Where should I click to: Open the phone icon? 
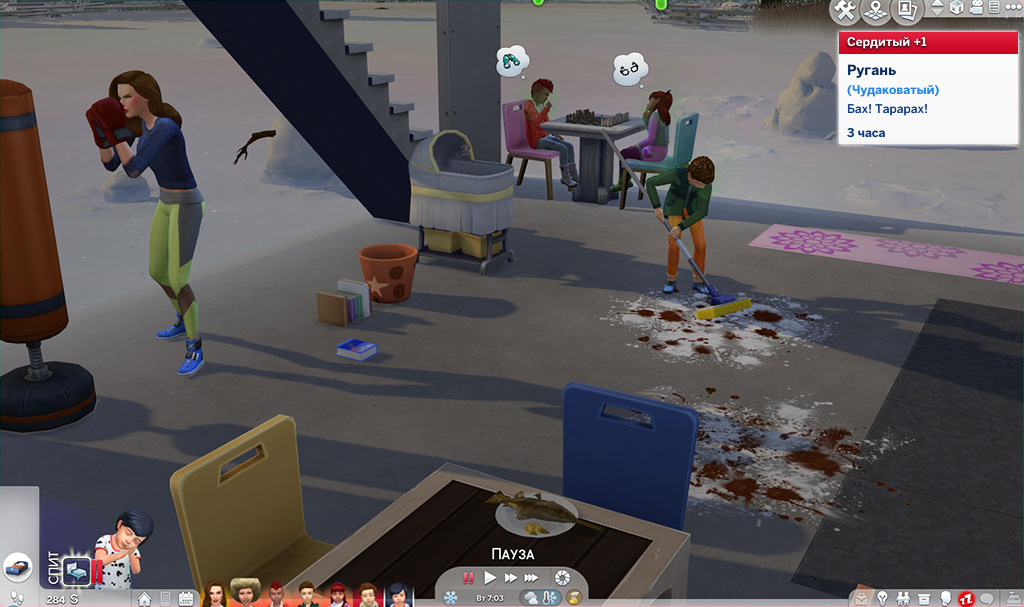(165, 599)
